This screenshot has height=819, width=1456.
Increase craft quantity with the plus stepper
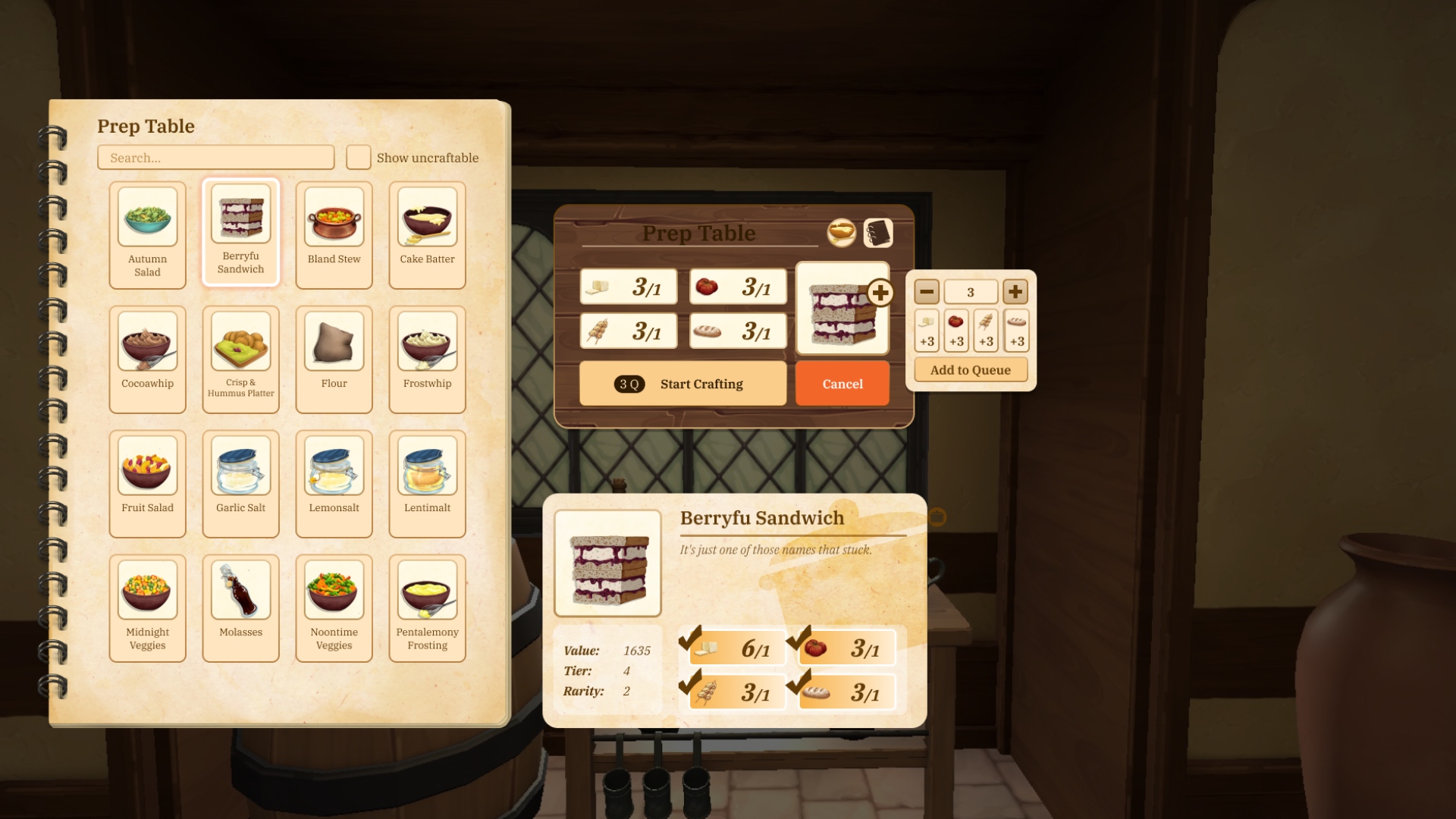pos(1016,291)
